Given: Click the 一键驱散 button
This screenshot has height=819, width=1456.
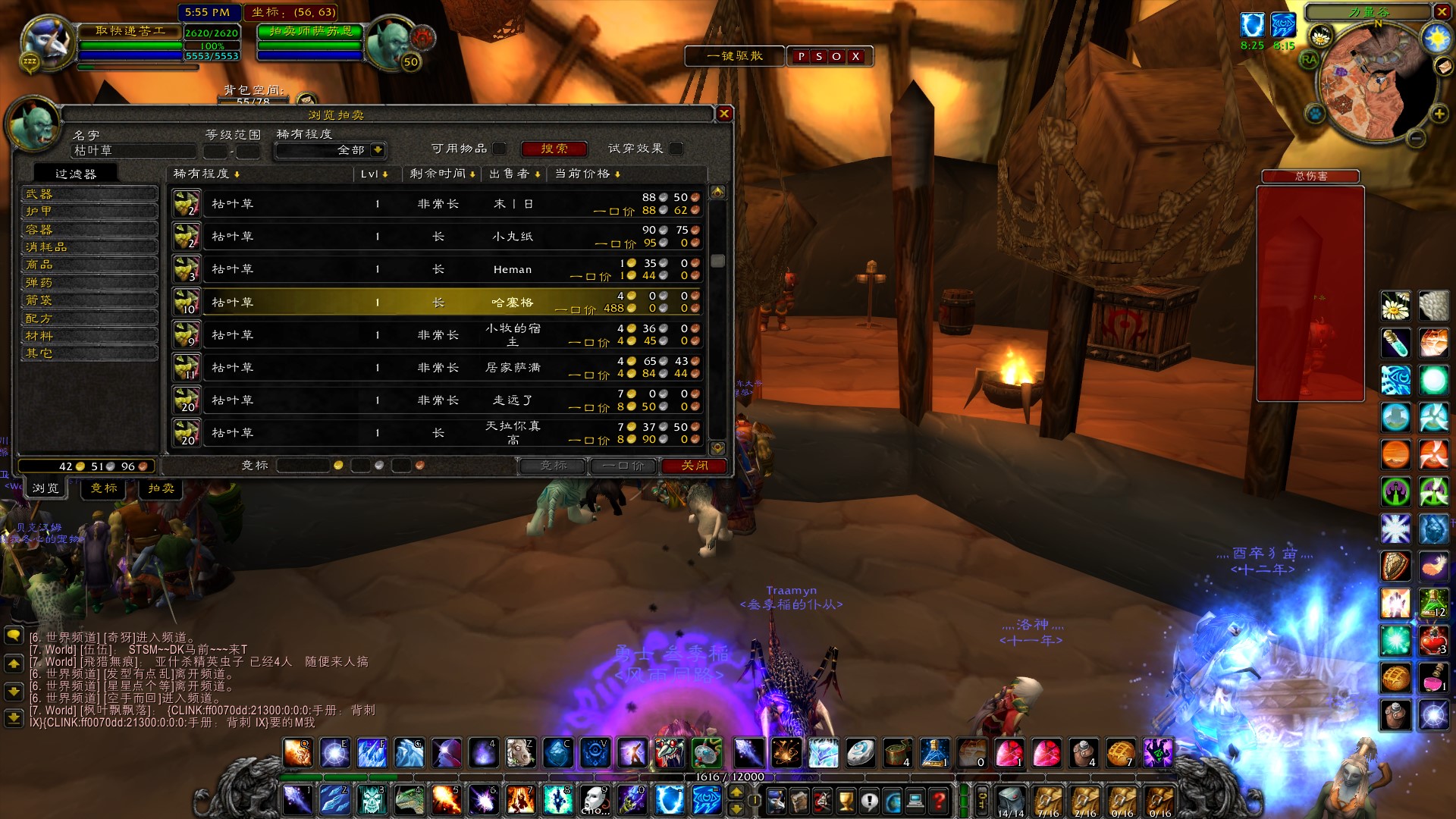Looking at the screenshot, I should pyautogui.click(x=734, y=56).
